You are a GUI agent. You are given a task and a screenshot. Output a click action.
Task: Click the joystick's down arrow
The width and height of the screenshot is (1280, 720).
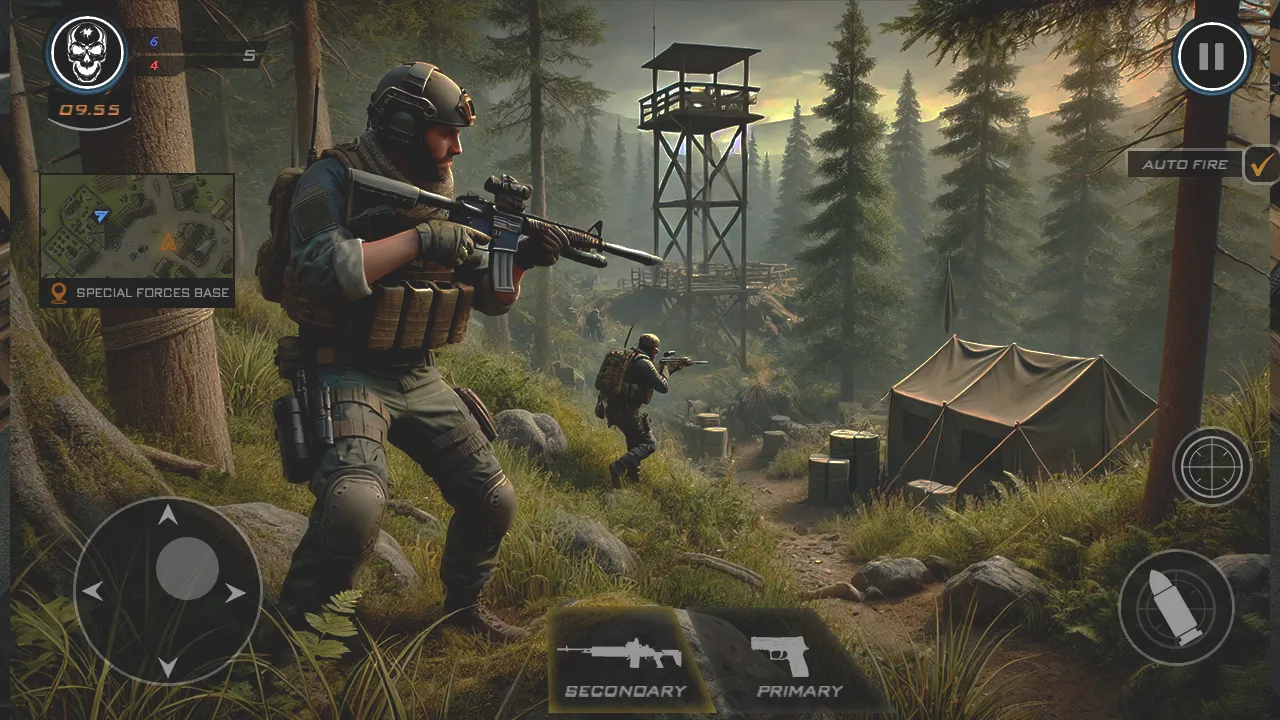pos(168,665)
